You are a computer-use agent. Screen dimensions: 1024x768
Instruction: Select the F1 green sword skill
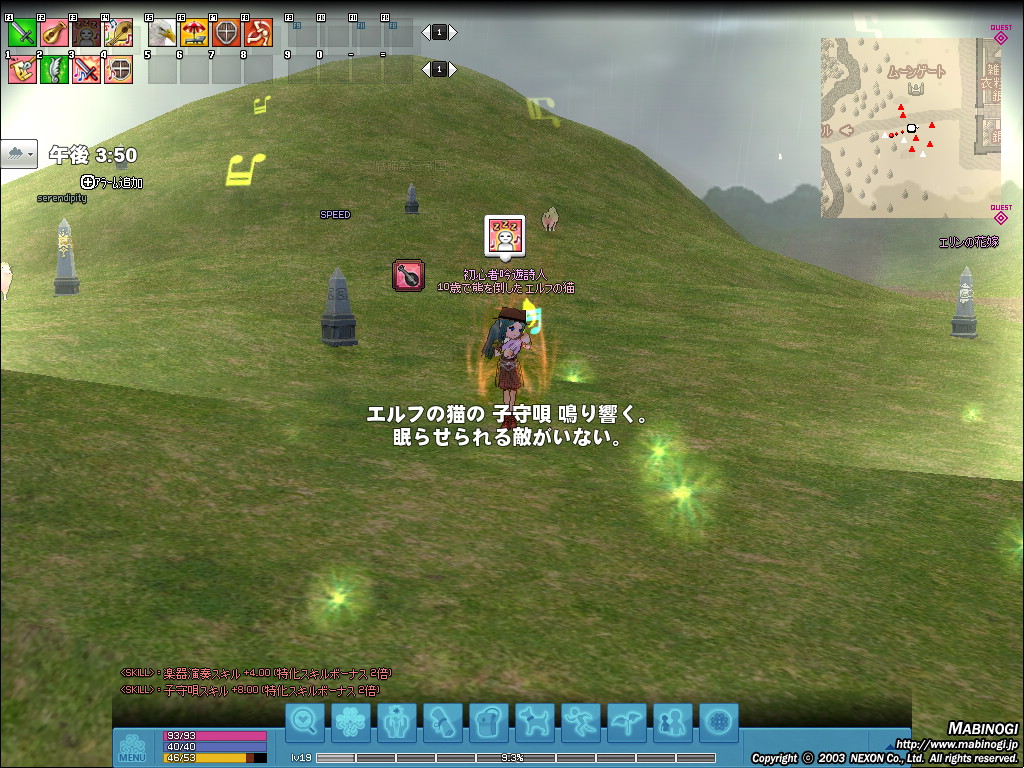[x=21, y=33]
